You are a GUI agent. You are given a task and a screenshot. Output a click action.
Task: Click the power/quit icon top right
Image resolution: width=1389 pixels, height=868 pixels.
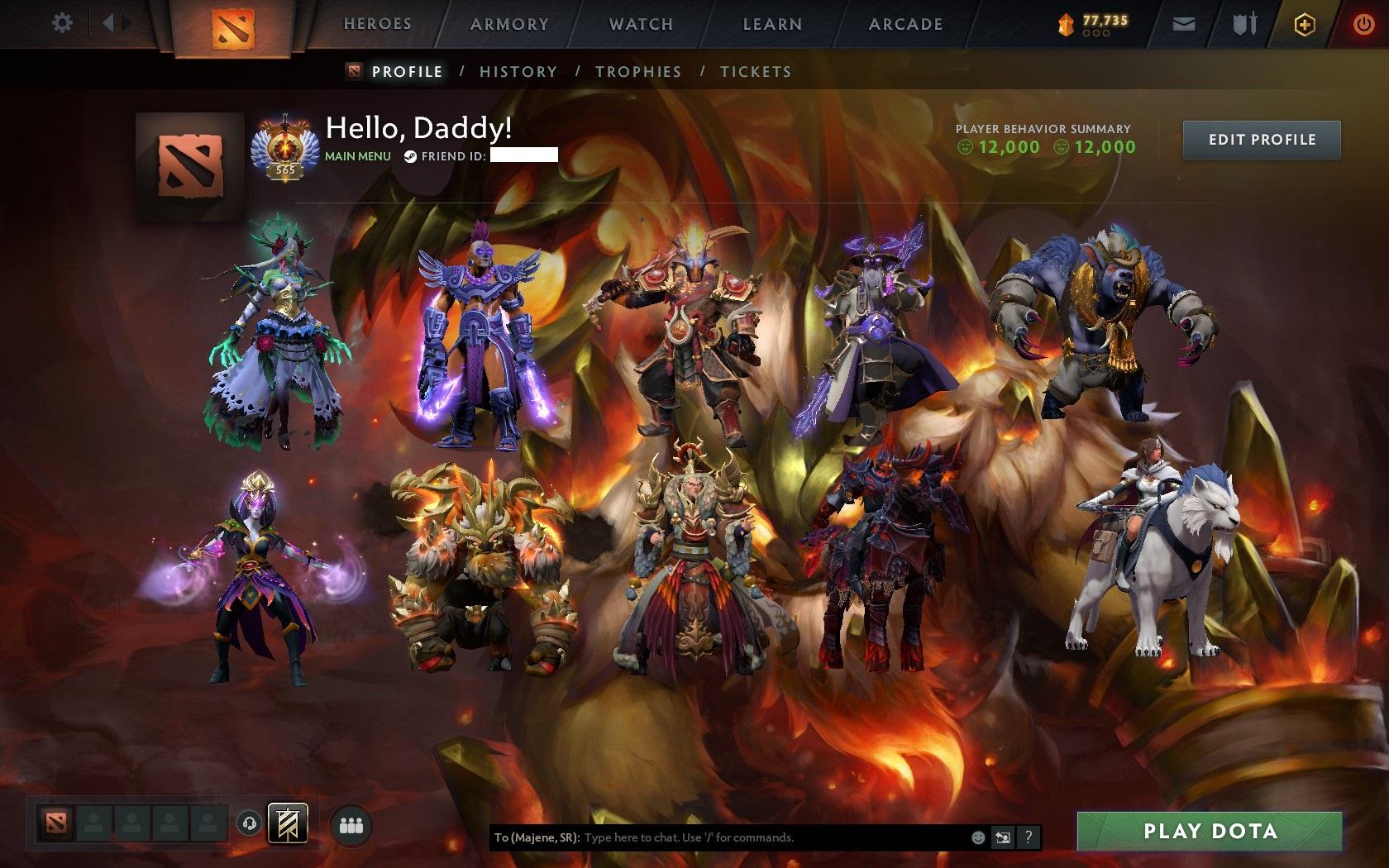1364,22
